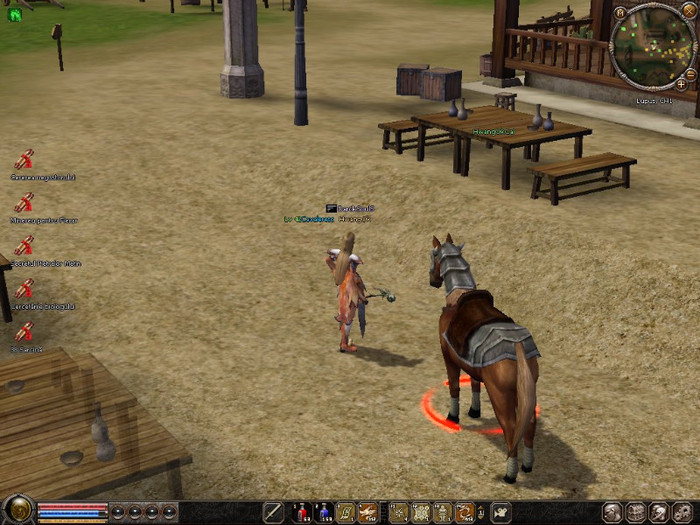Select the sword attack quickslot
The width and height of the screenshot is (700, 525).
click(273, 512)
